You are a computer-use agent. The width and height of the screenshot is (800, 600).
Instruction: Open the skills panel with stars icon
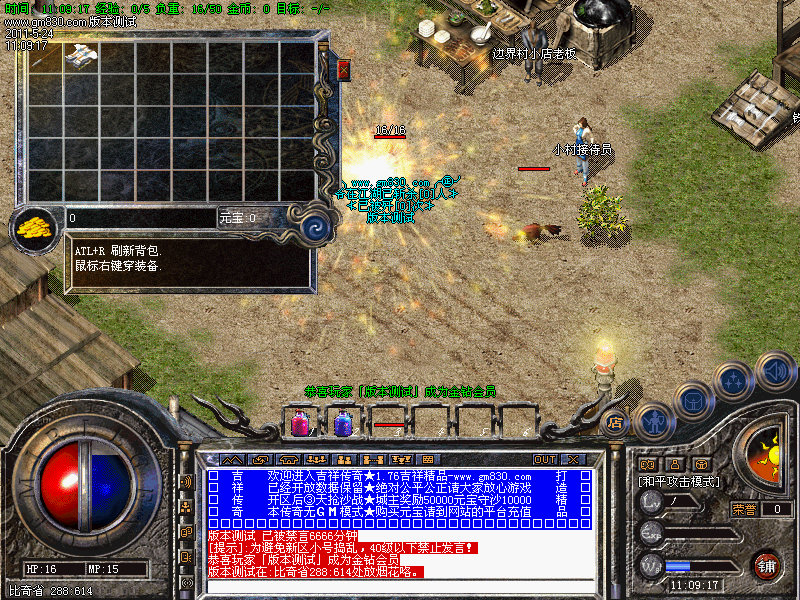pos(736,380)
